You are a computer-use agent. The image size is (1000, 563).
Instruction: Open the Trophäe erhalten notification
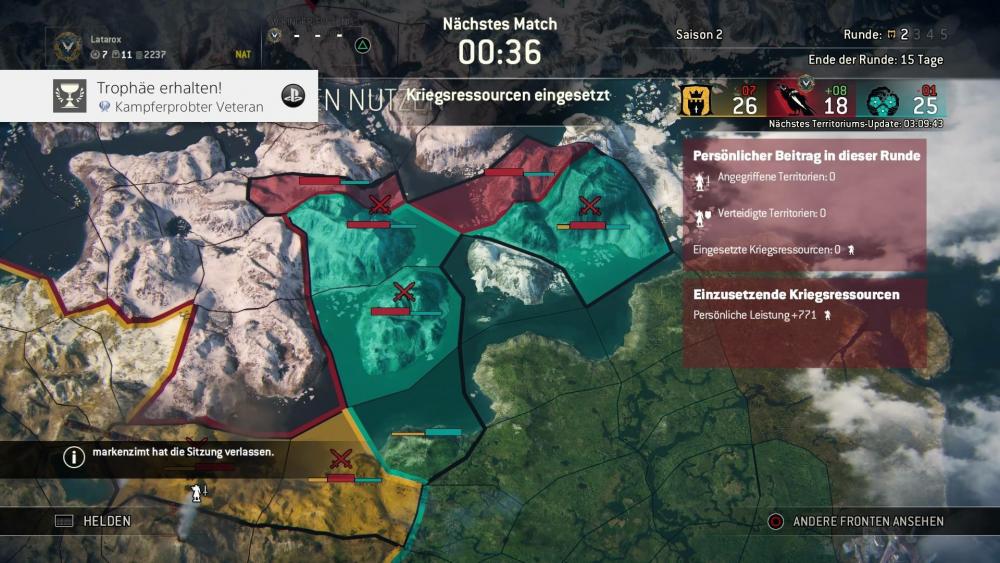159,96
